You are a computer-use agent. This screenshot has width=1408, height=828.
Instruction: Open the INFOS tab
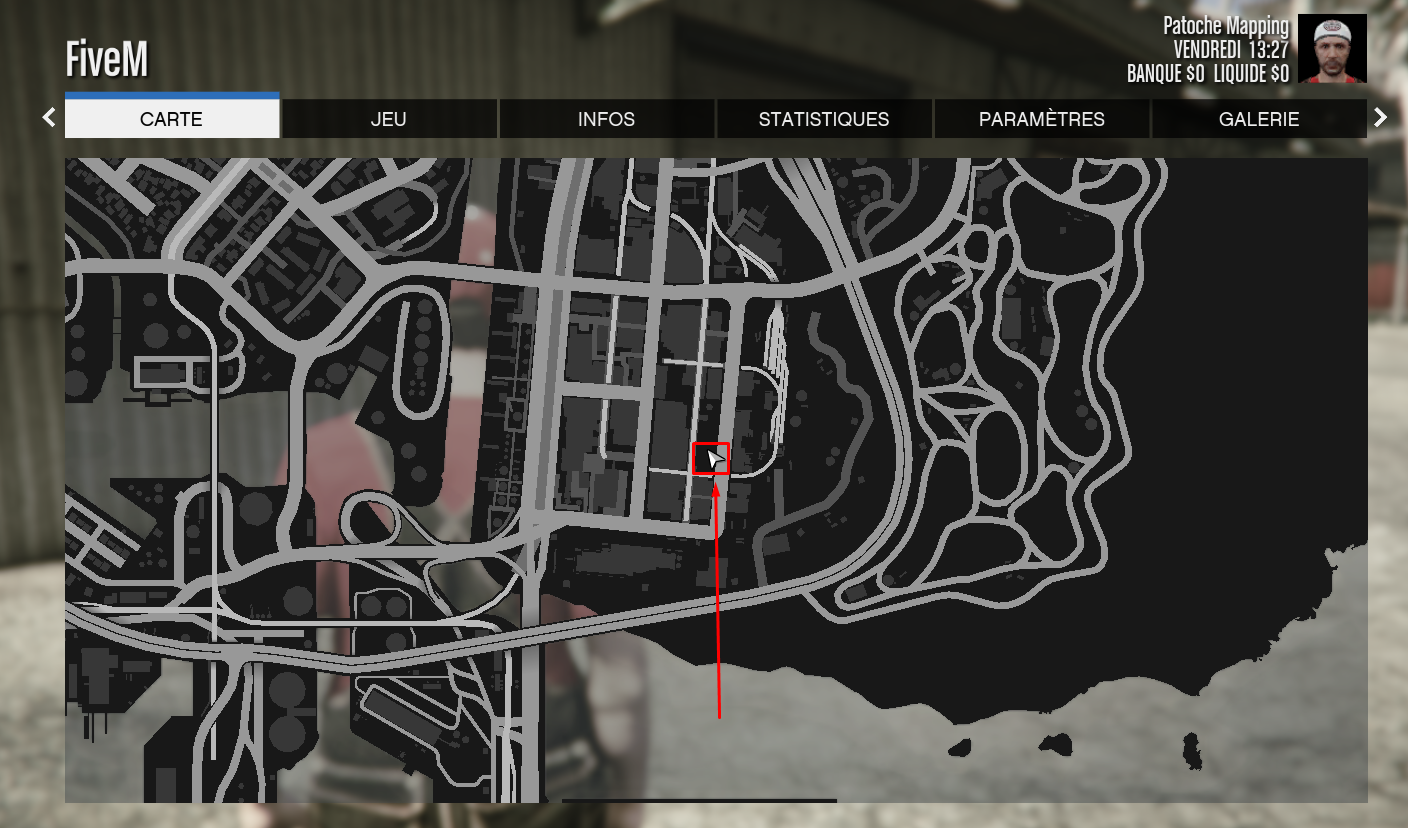click(x=606, y=118)
